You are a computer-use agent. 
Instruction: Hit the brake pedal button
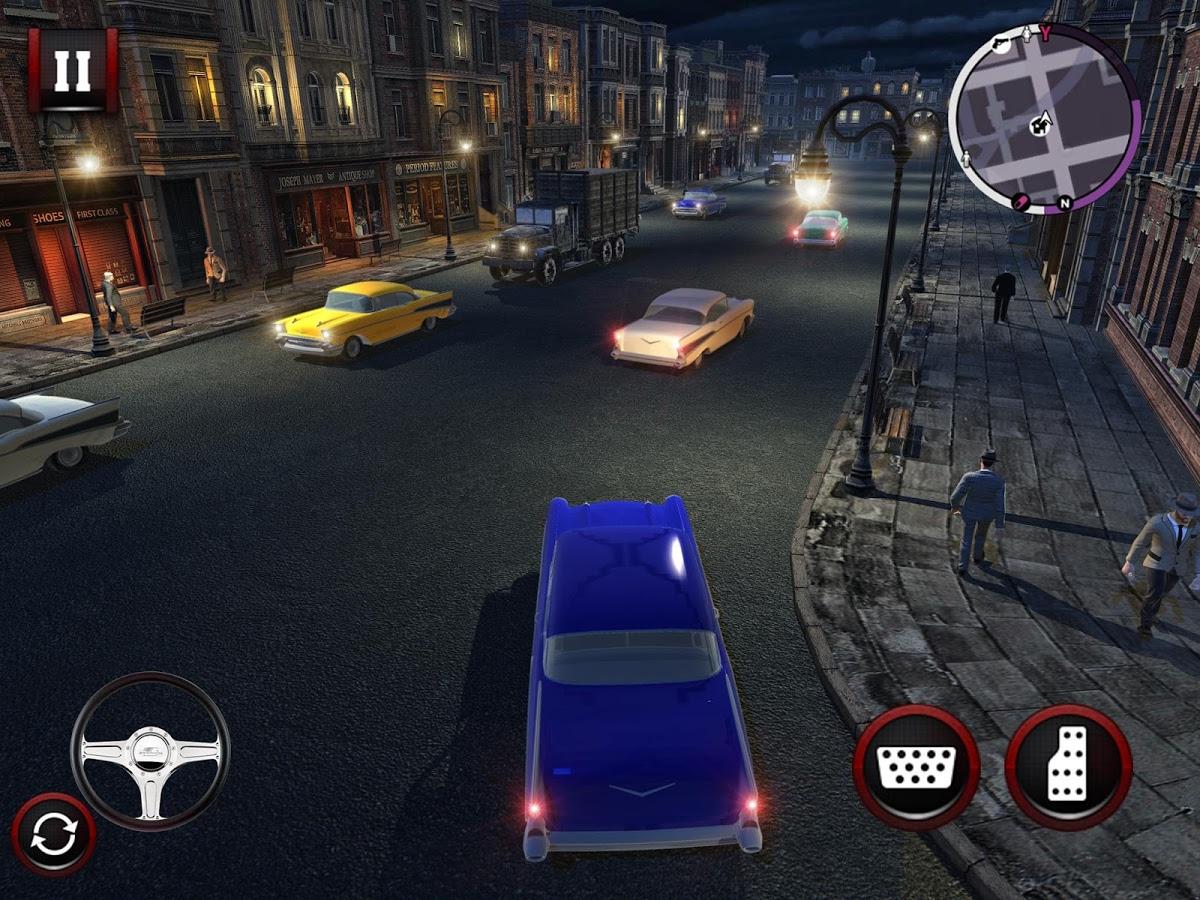(916, 767)
